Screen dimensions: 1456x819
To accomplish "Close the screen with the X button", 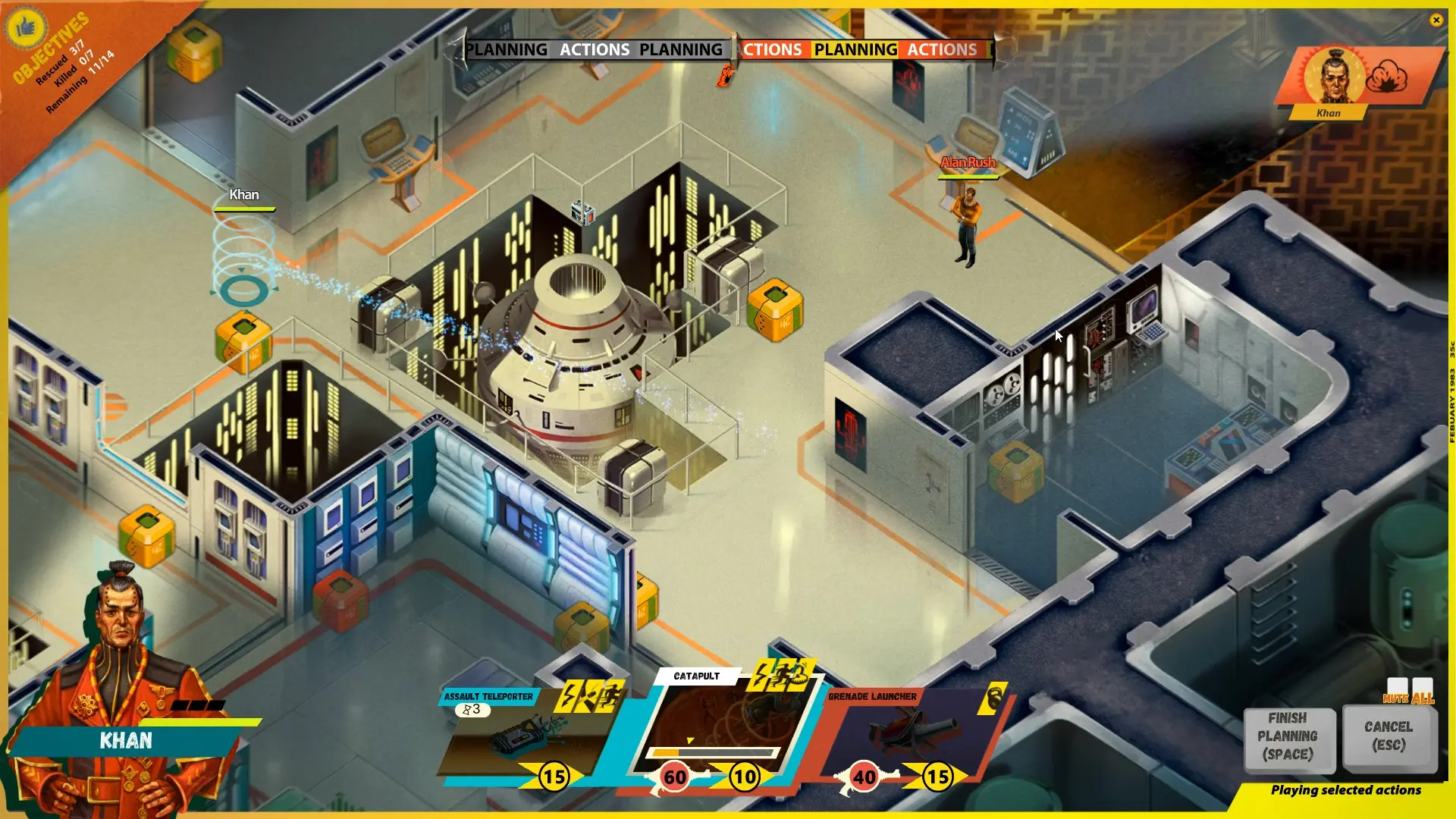I will (1437, 20).
